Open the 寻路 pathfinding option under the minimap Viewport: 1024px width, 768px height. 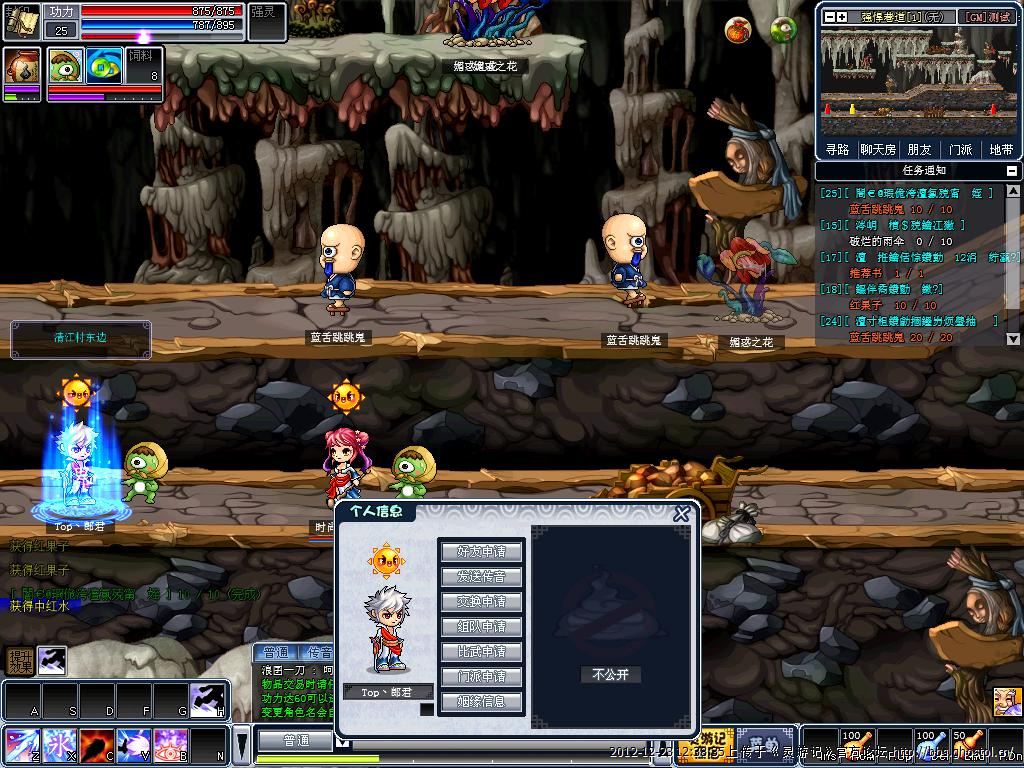tap(837, 150)
